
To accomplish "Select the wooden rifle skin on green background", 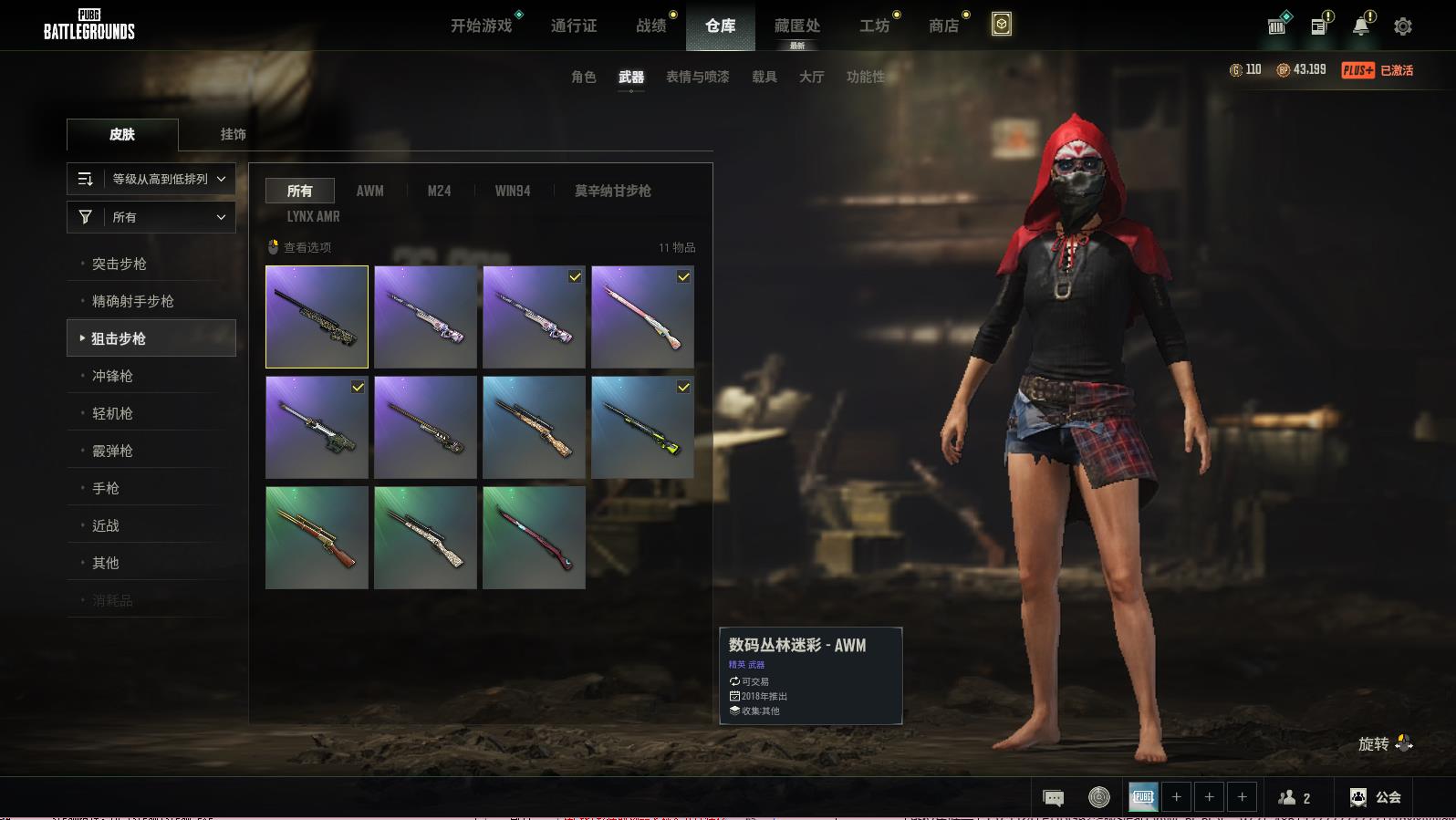I will pos(317,537).
